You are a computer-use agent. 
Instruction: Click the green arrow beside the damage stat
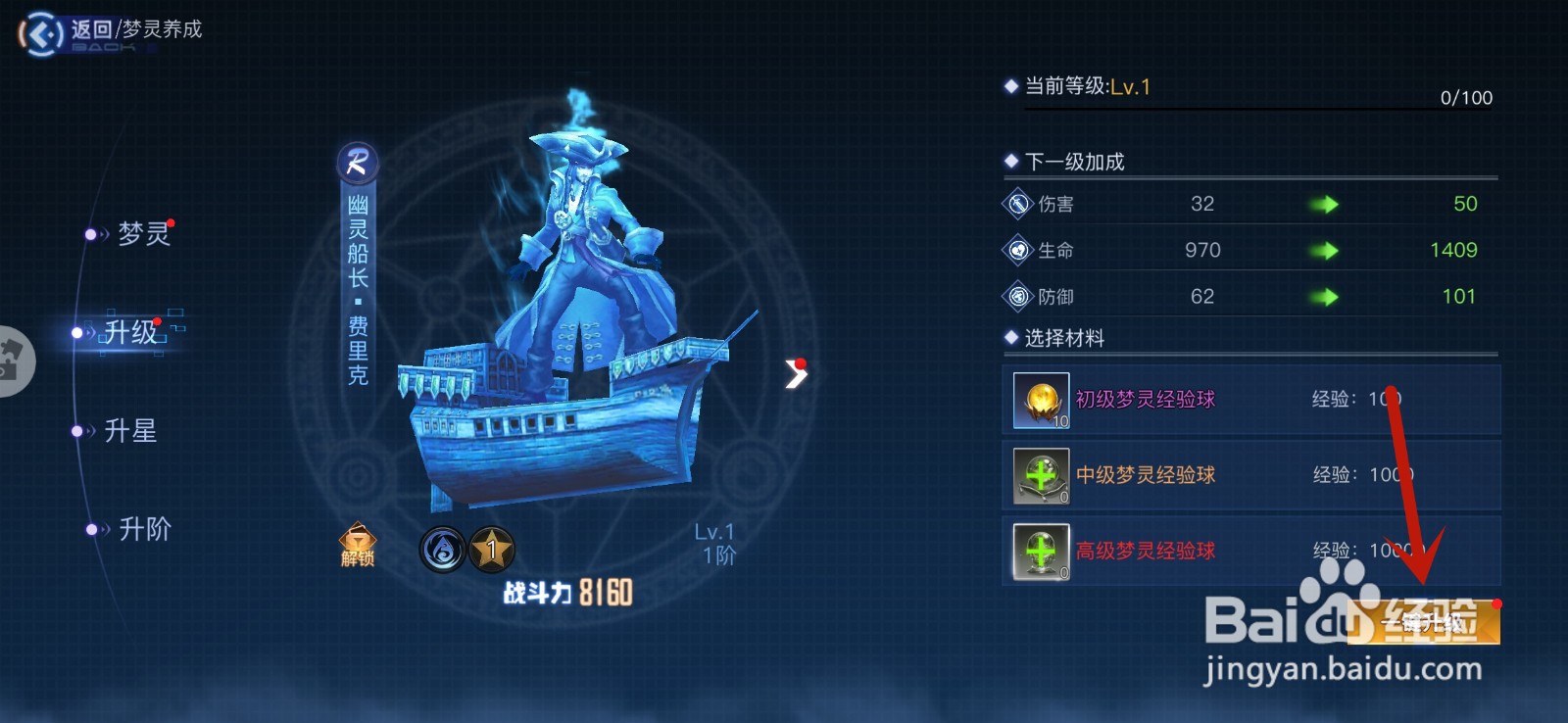pos(1325,203)
